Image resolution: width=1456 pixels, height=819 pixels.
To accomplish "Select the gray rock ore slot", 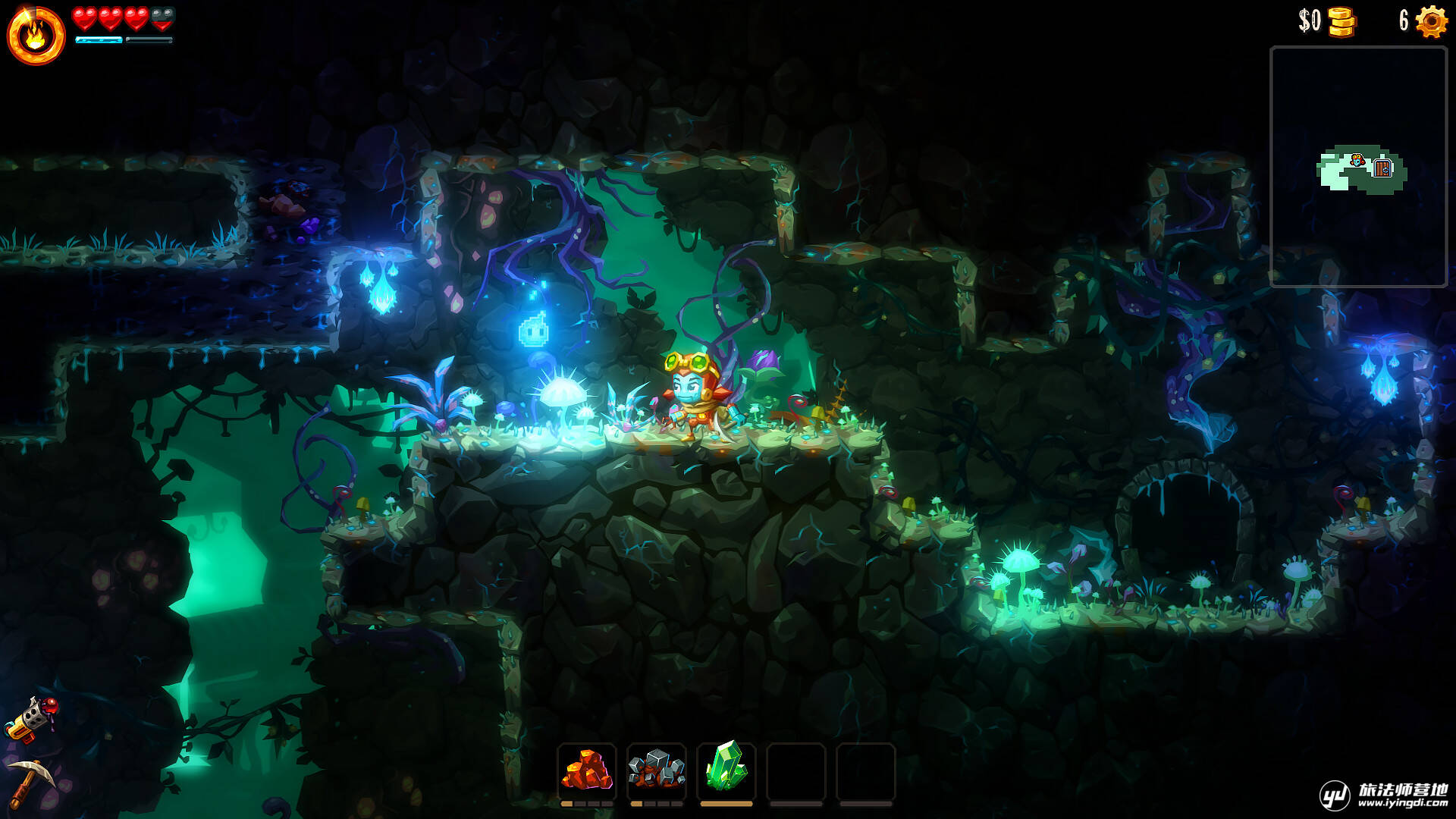I will [x=656, y=770].
